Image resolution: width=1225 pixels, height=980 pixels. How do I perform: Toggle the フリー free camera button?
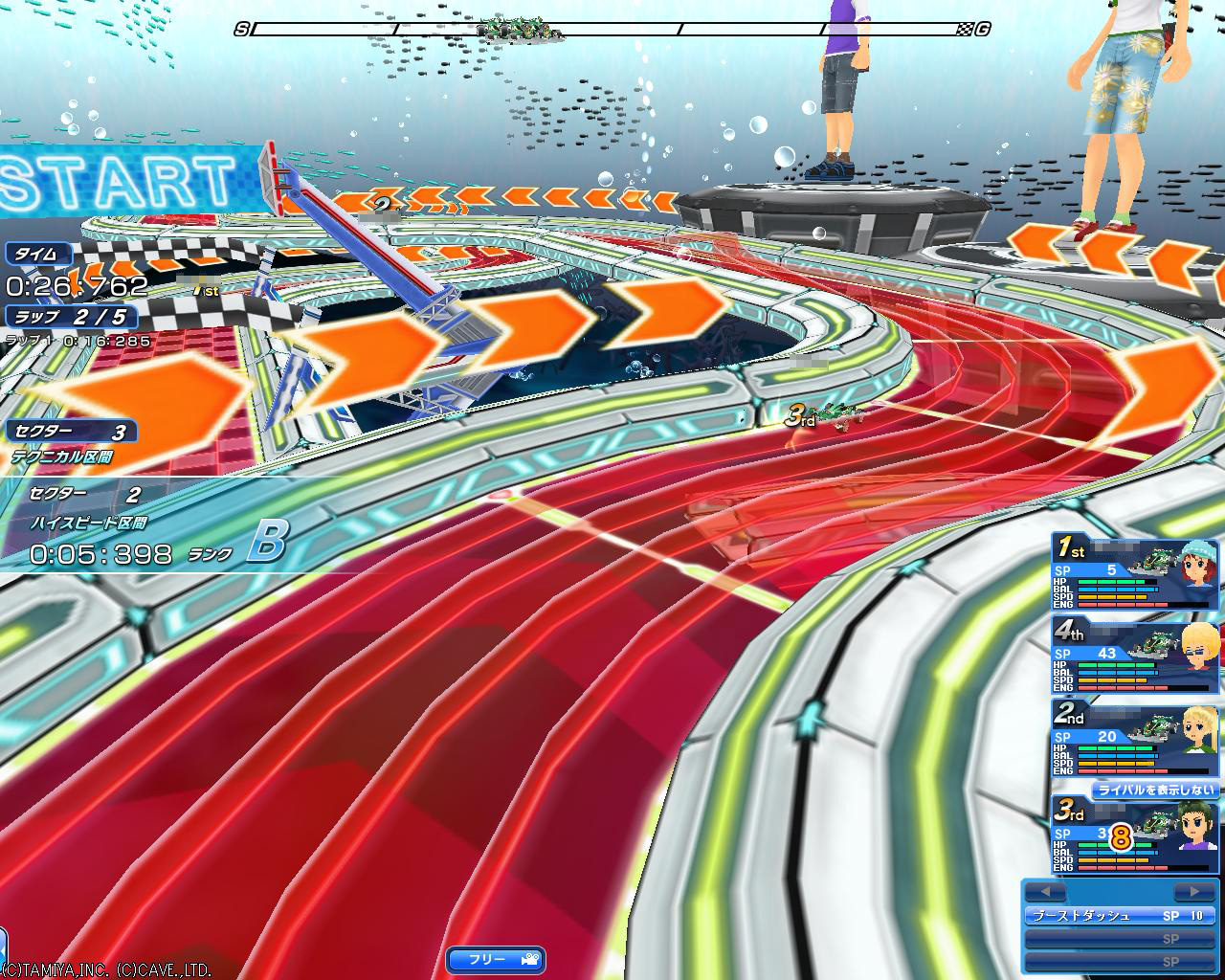coord(496,958)
